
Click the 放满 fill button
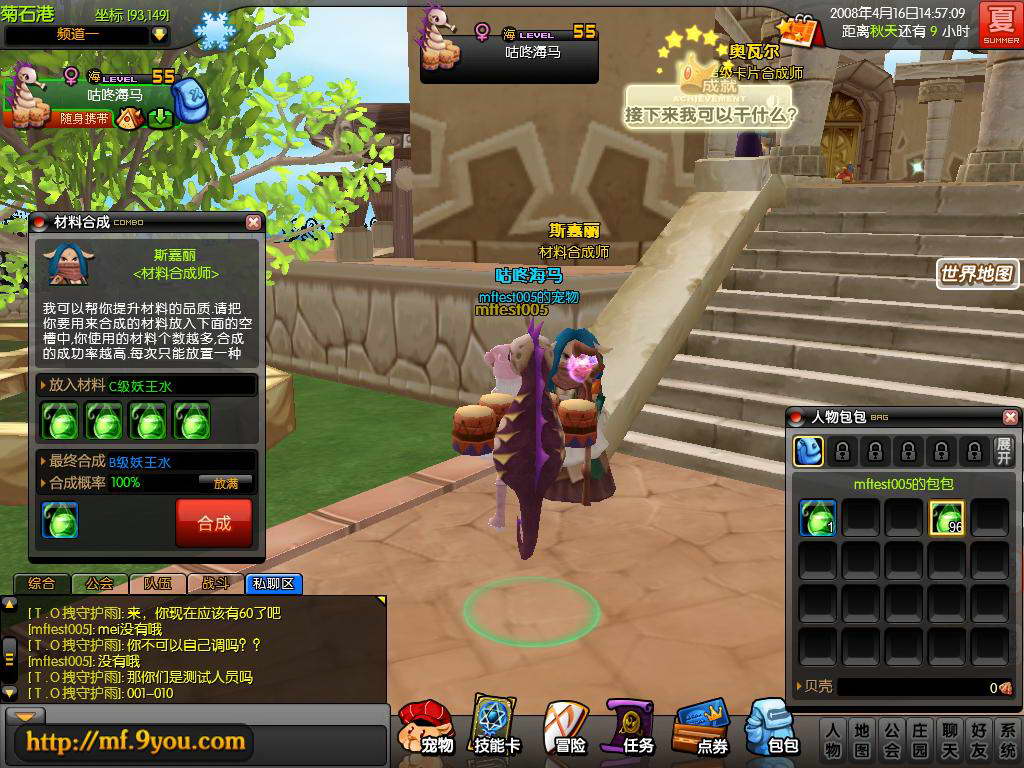pyautogui.click(x=226, y=483)
